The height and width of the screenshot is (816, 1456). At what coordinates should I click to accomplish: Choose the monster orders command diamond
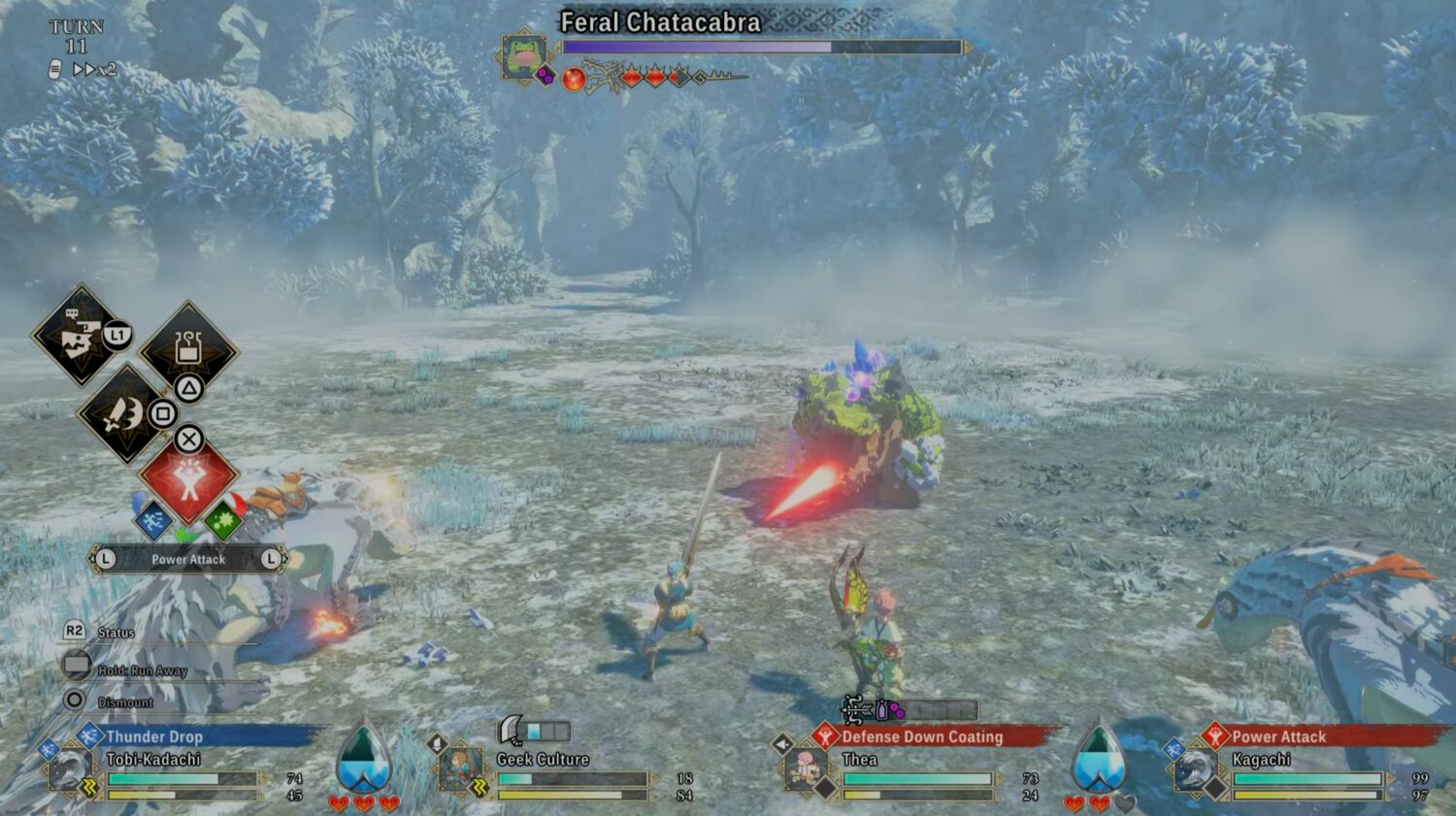coord(81,336)
